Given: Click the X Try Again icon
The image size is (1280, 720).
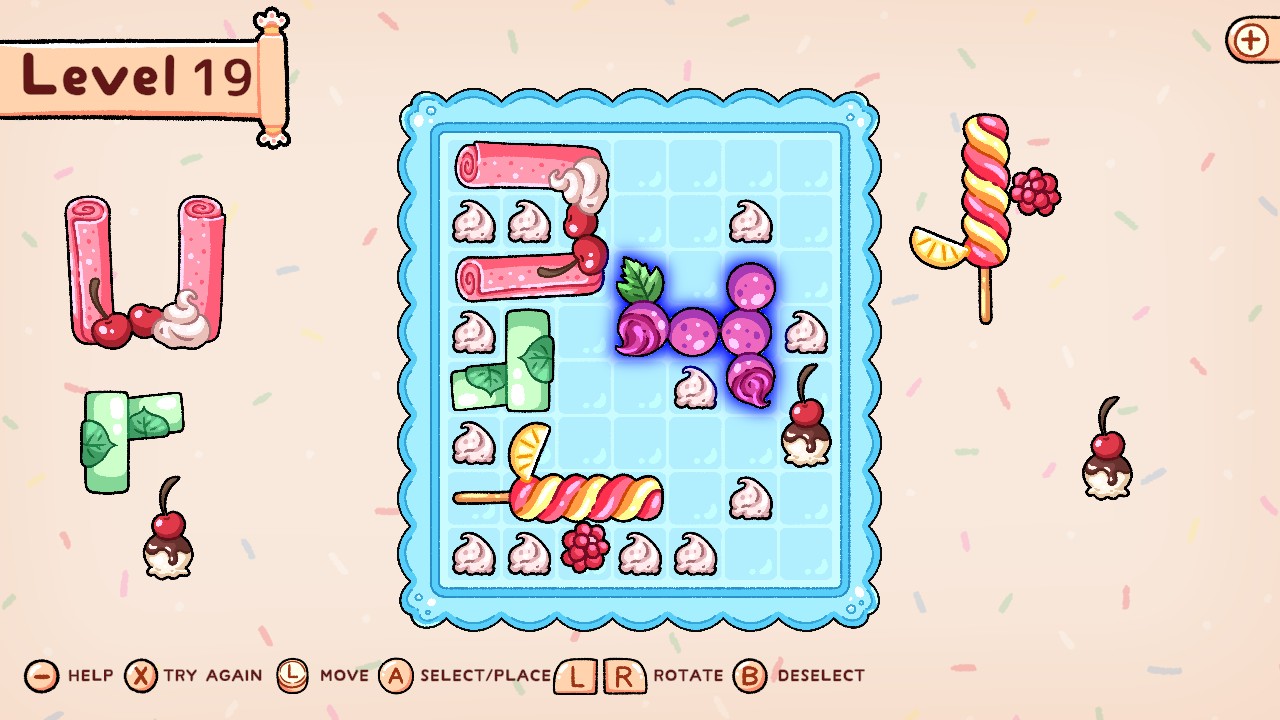Looking at the screenshot, I should click(140, 676).
